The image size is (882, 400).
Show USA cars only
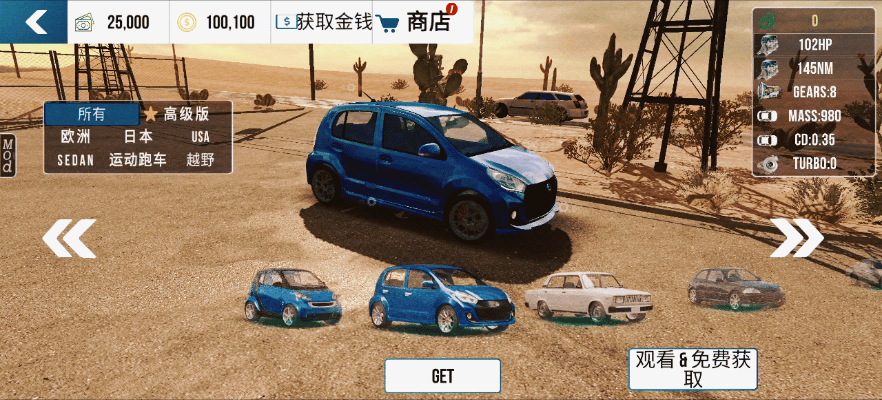click(x=201, y=137)
